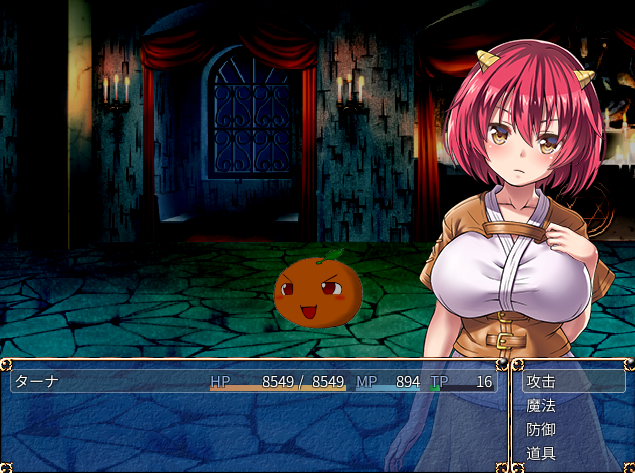Open the 道具 (Items) command
This screenshot has width=635, height=473.
click(541, 453)
